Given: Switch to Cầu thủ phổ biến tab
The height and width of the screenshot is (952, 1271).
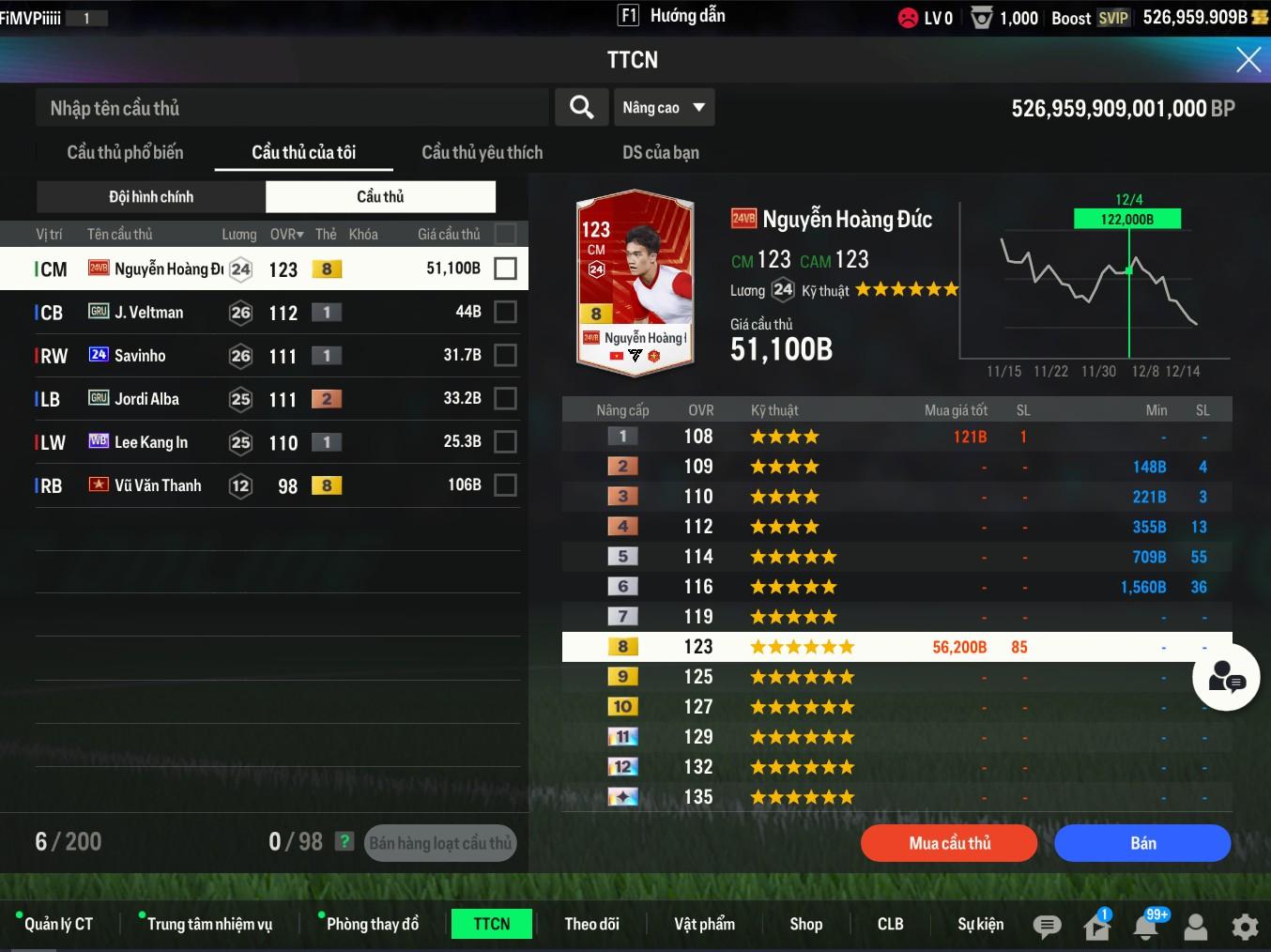Looking at the screenshot, I should (125, 152).
